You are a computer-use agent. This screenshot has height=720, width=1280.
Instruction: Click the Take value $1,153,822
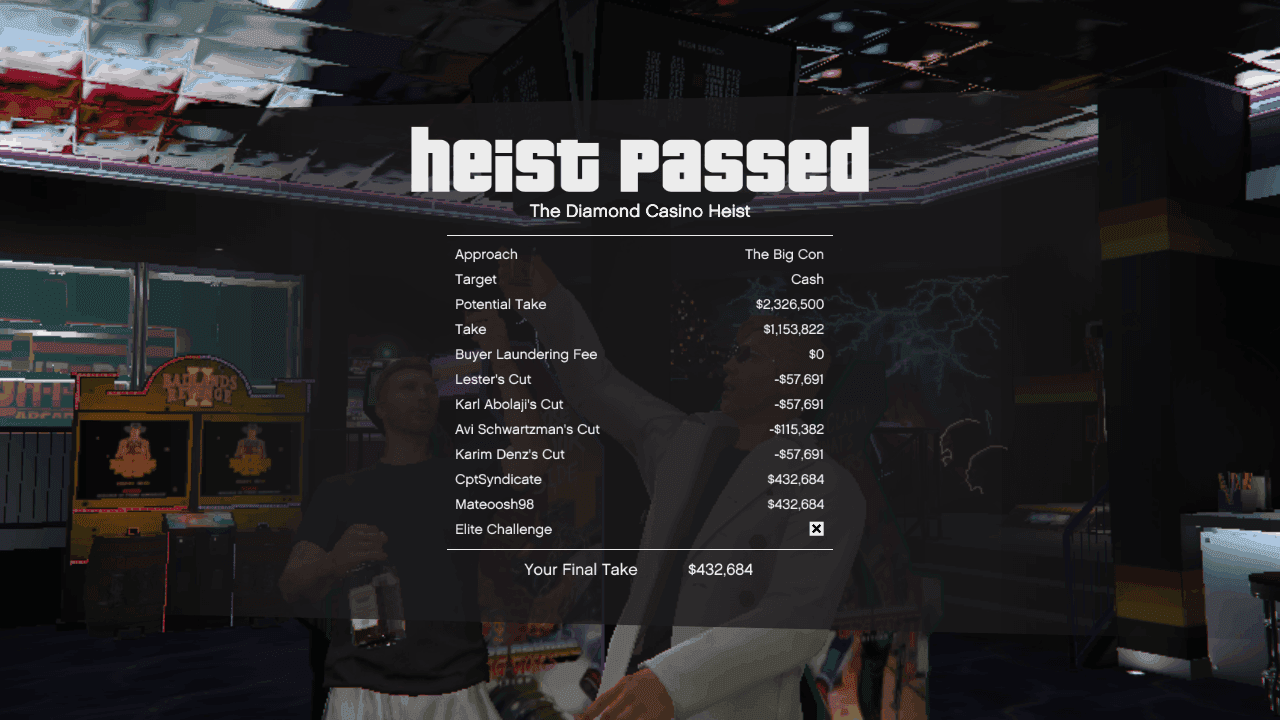tap(789, 329)
